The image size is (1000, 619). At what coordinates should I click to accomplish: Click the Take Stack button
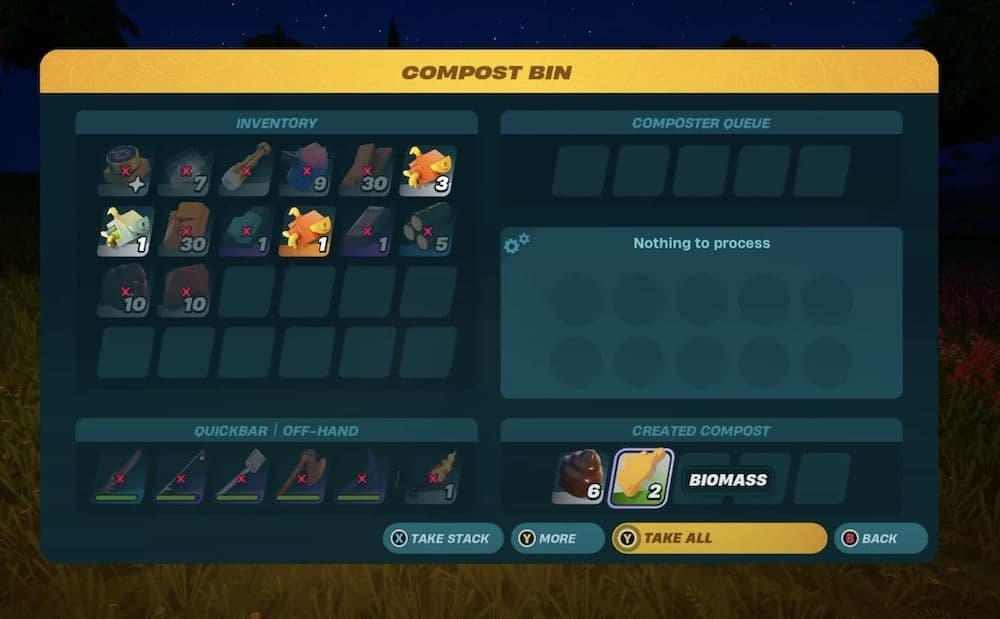pyautogui.click(x=441, y=538)
